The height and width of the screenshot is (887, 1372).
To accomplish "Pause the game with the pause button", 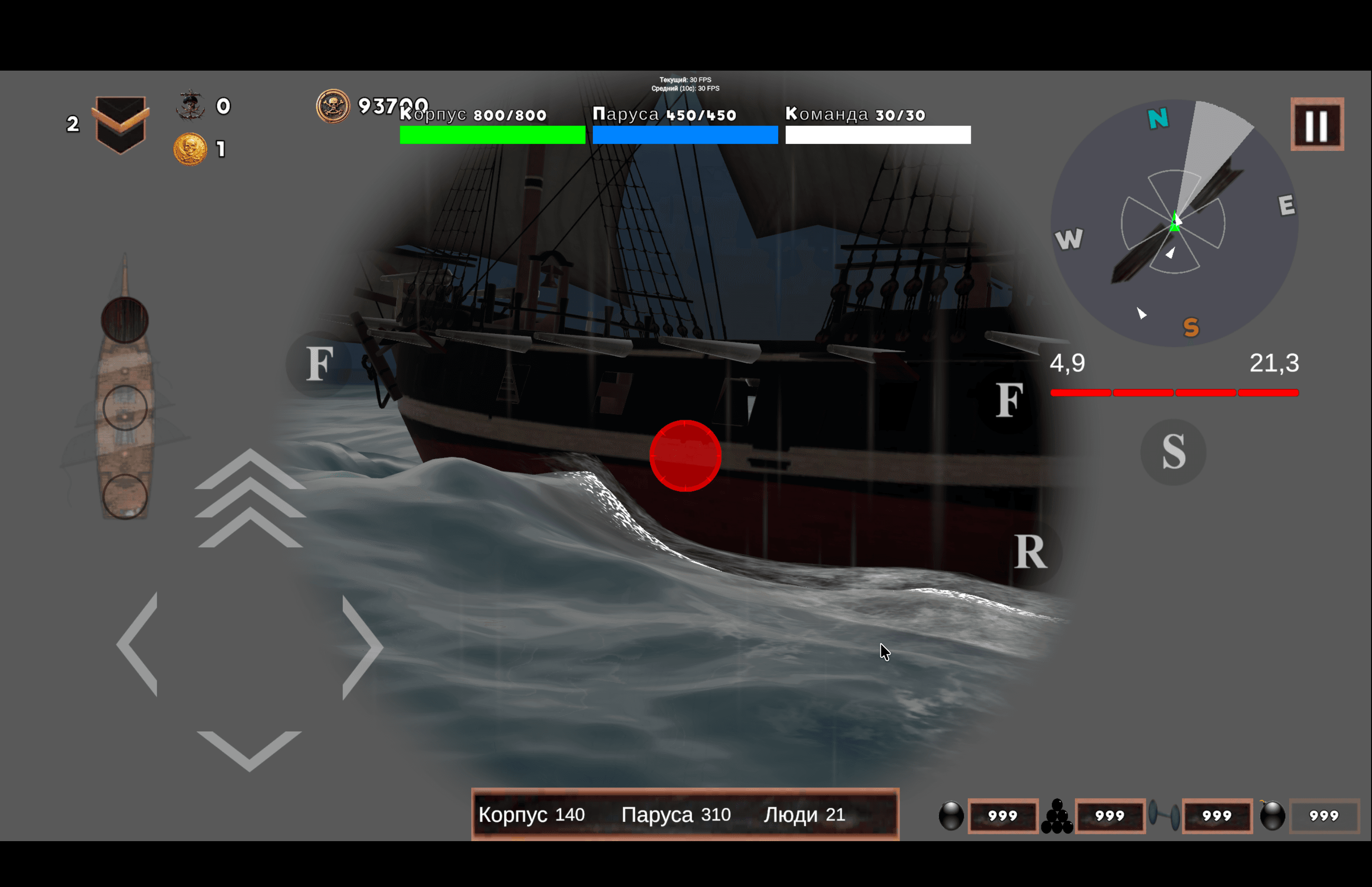I will 1317,124.
